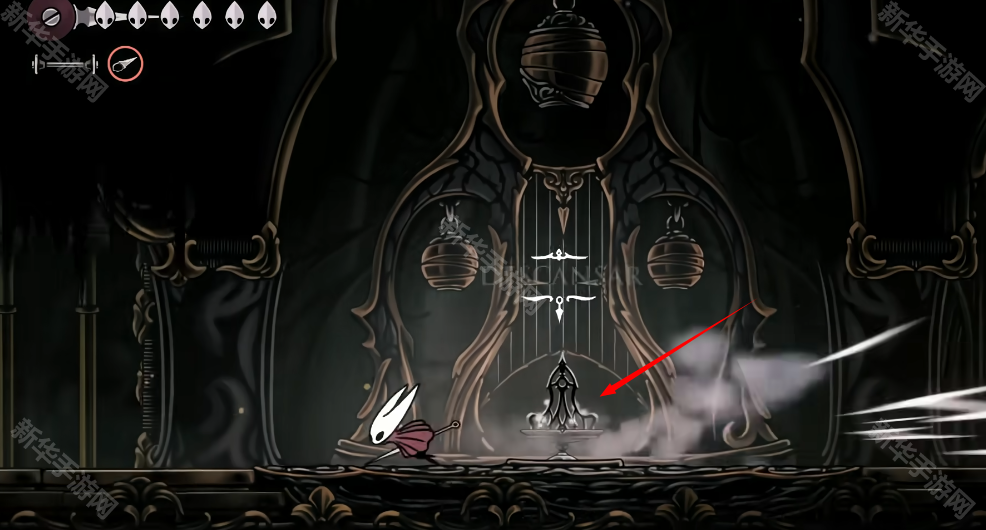Viewport: 986px width, 530px height.
Task: Click the round crest emblem beside the masks
Action: (50, 16)
